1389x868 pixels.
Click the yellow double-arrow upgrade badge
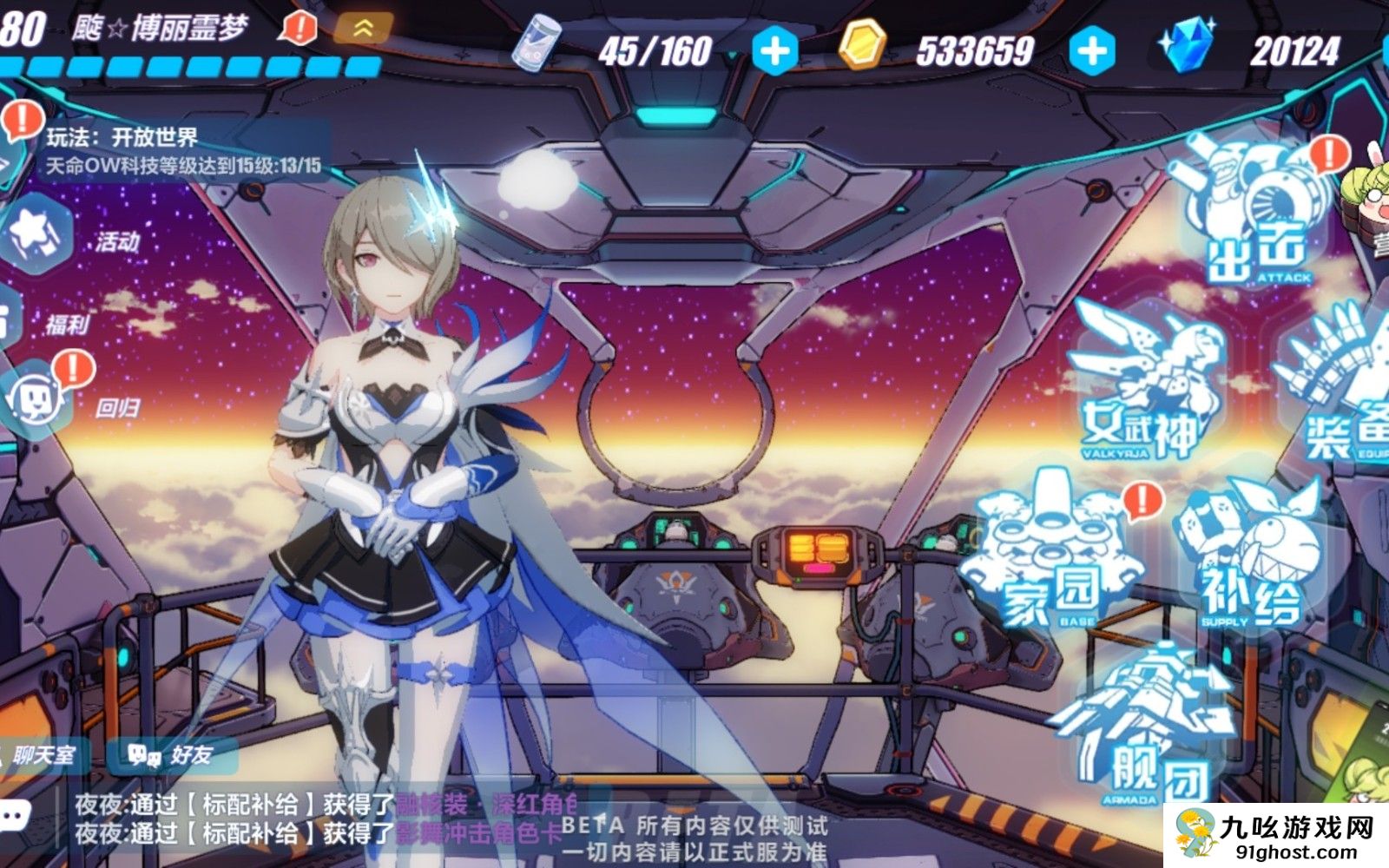[x=363, y=29]
